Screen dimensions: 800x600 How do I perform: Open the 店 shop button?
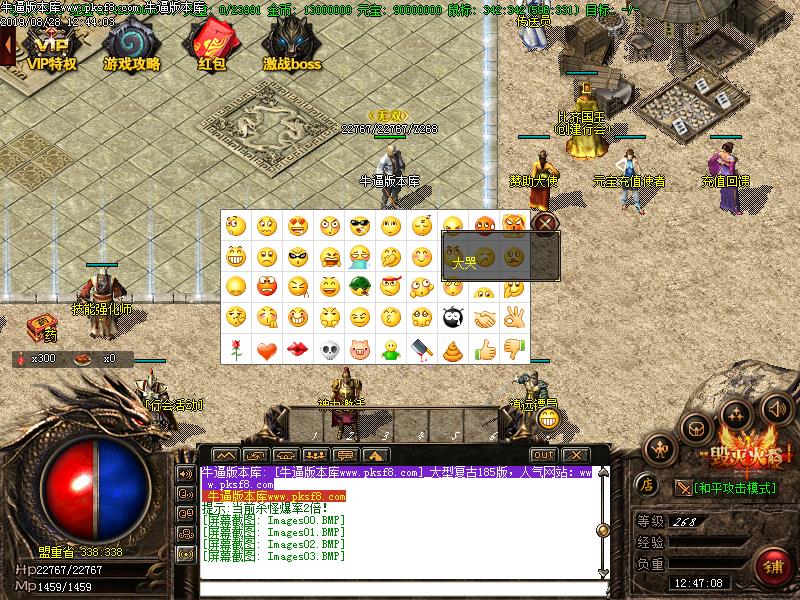pyautogui.click(x=647, y=487)
